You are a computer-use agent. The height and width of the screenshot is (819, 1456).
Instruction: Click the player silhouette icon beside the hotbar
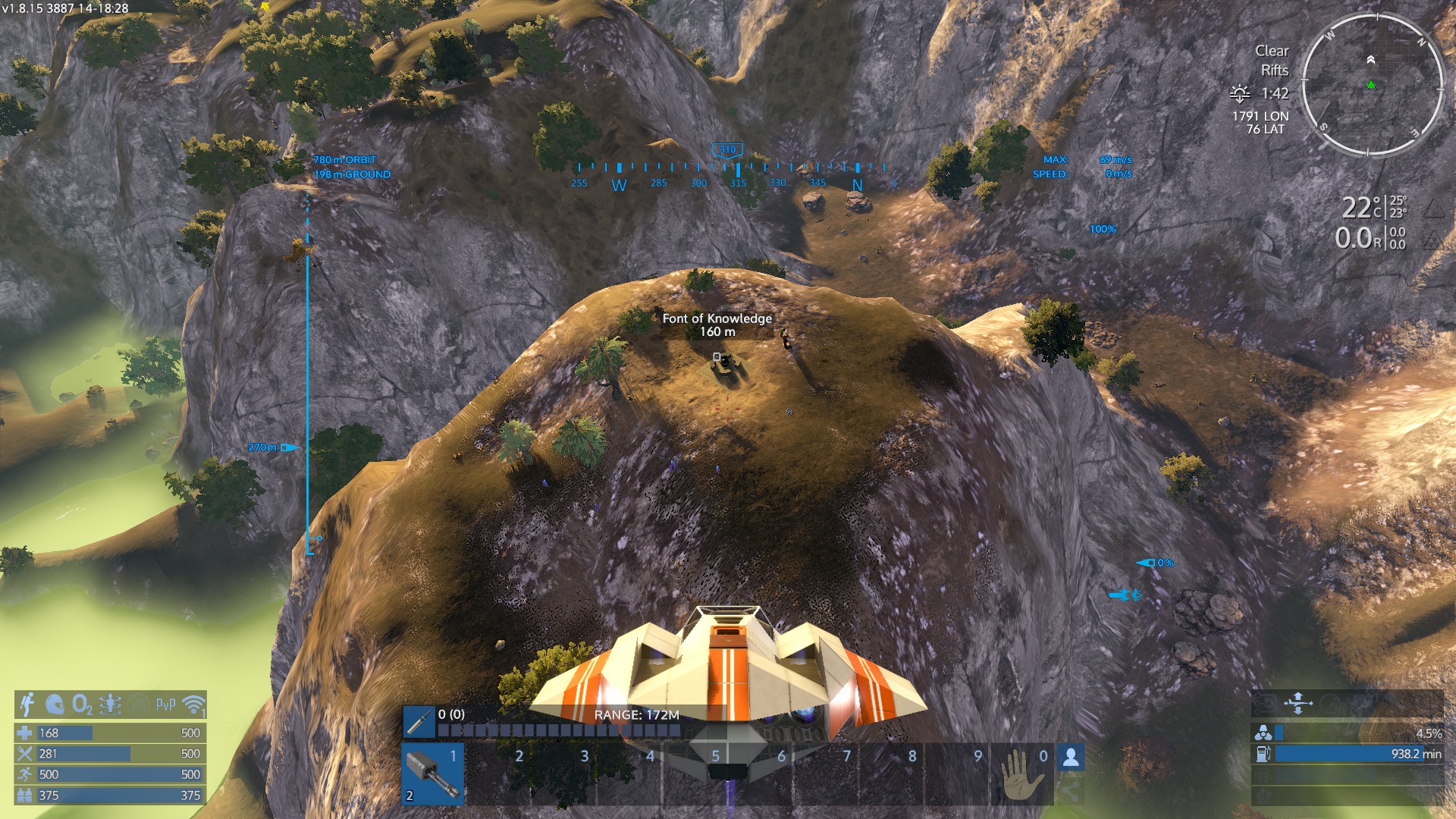coord(1071,757)
